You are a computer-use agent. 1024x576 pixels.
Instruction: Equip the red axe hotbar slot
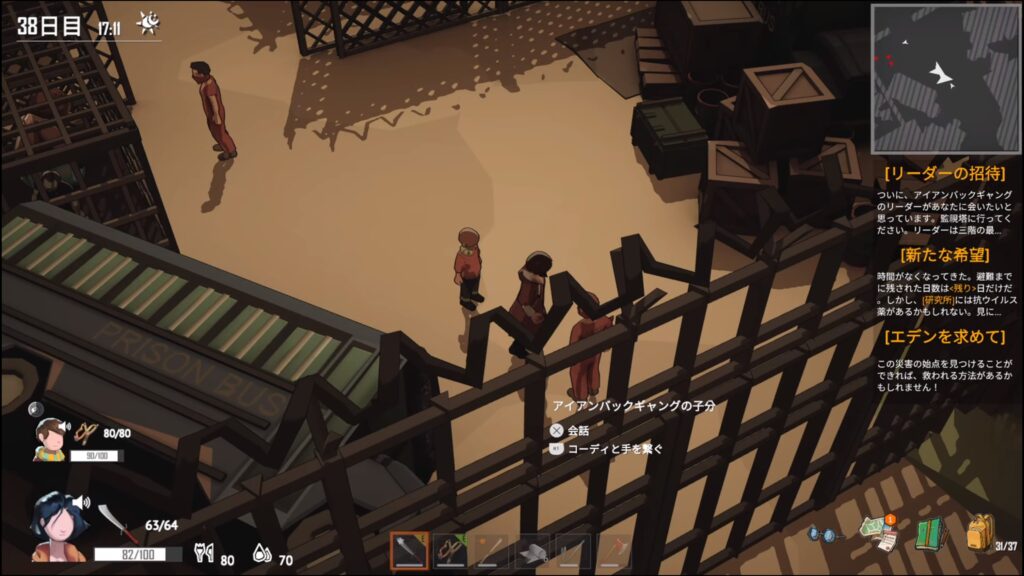pos(615,551)
